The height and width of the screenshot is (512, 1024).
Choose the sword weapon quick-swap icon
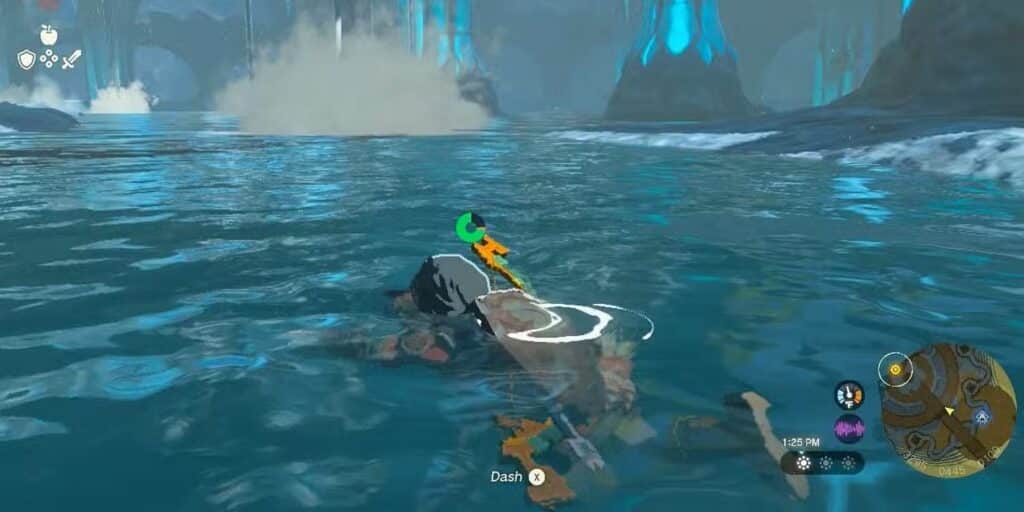coord(71,60)
